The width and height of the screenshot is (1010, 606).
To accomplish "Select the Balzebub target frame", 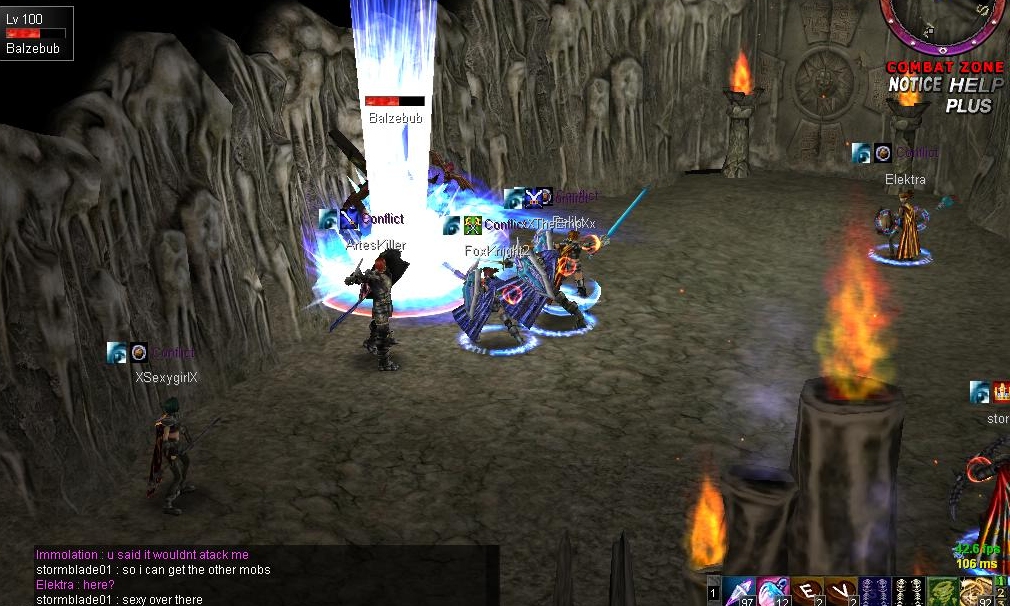I will point(37,33).
